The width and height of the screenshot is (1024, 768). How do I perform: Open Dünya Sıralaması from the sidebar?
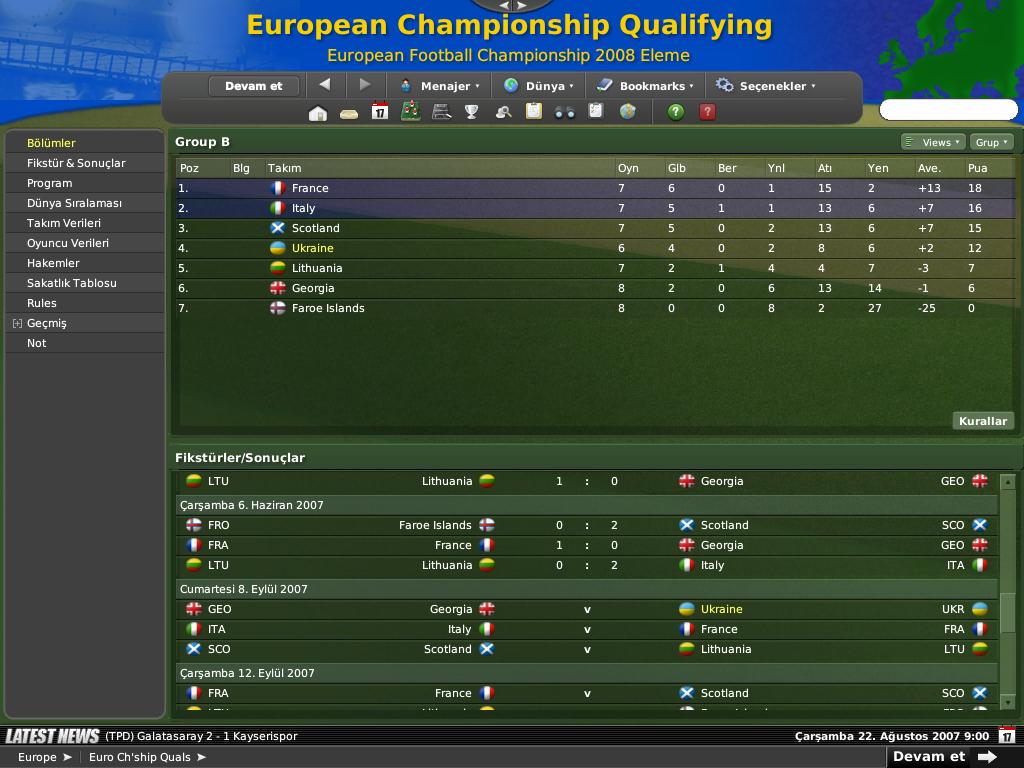point(74,203)
